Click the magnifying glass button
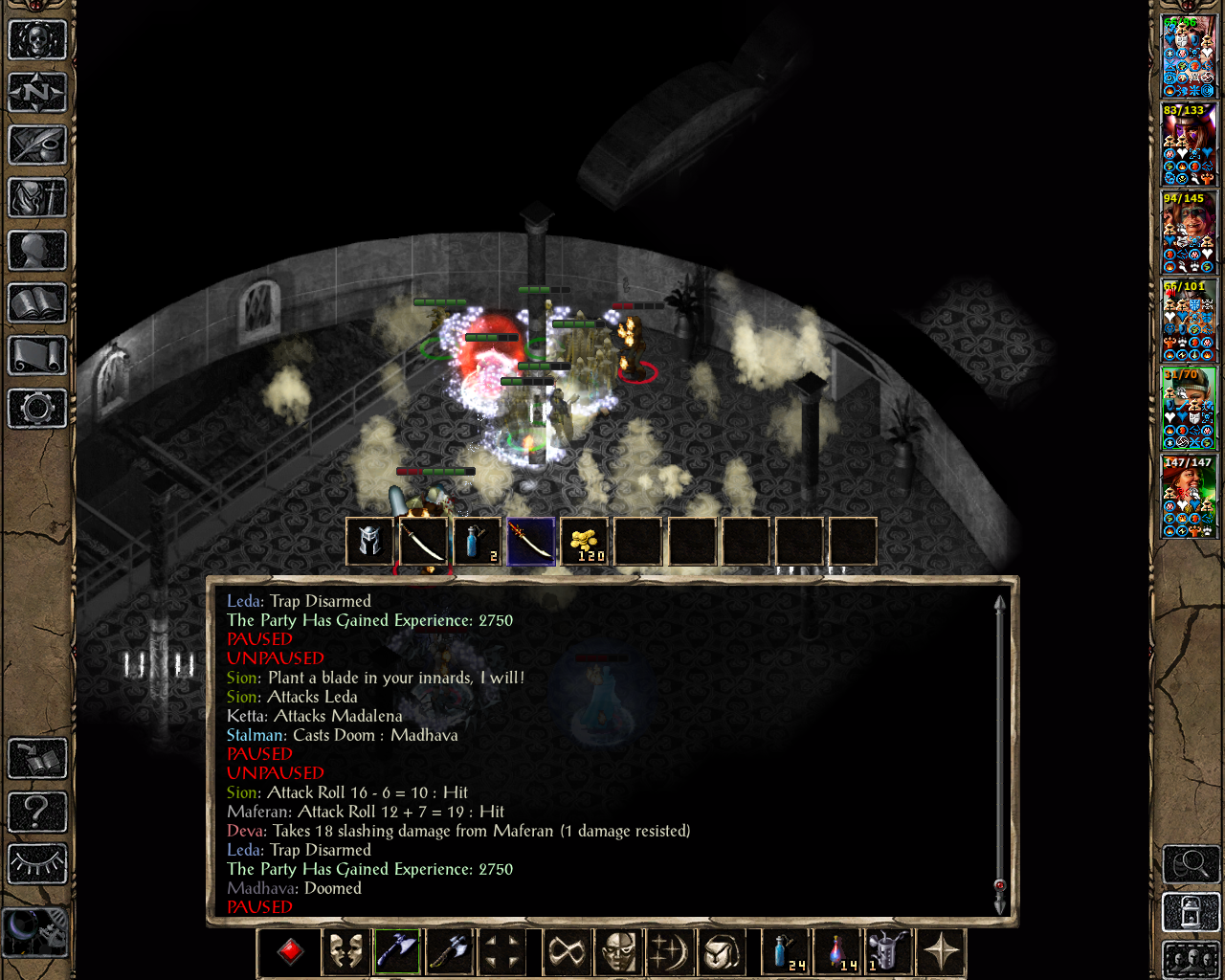1225x980 pixels. pyautogui.click(x=1190, y=864)
